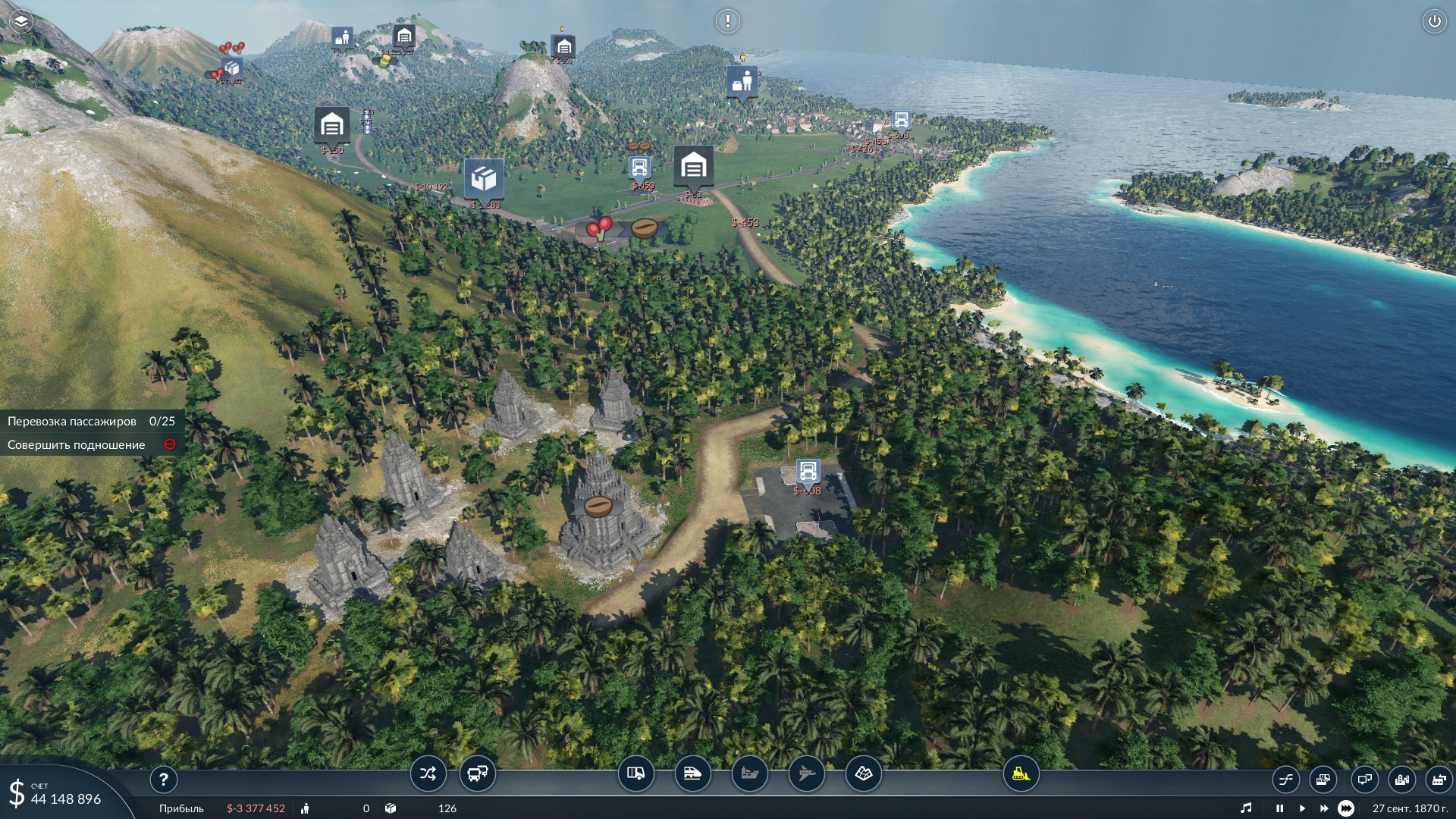Open the town buildings overview icon
1456x819 pixels.
tap(1401, 779)
